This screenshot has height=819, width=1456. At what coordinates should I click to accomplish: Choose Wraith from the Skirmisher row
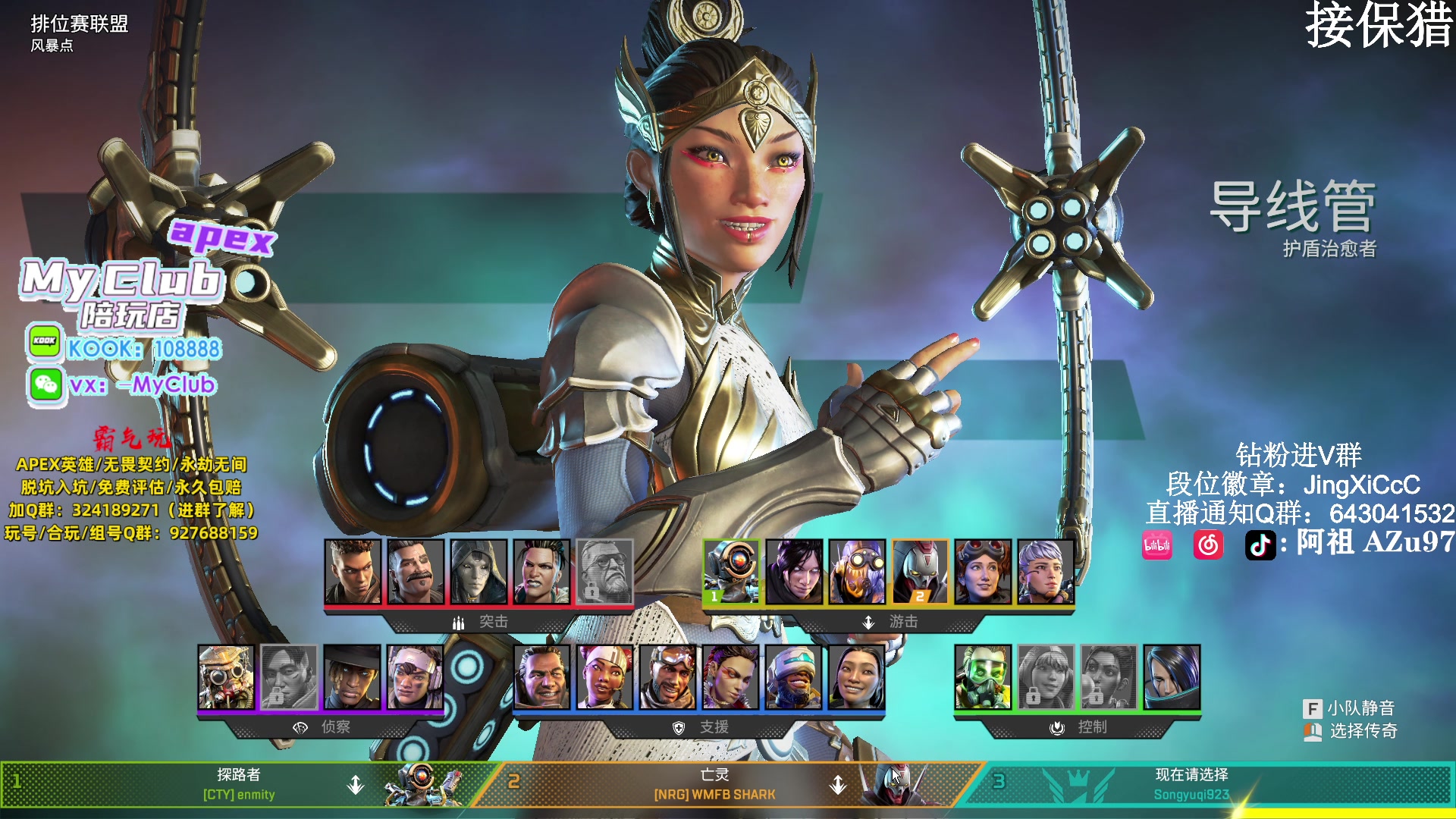[794, 571]
